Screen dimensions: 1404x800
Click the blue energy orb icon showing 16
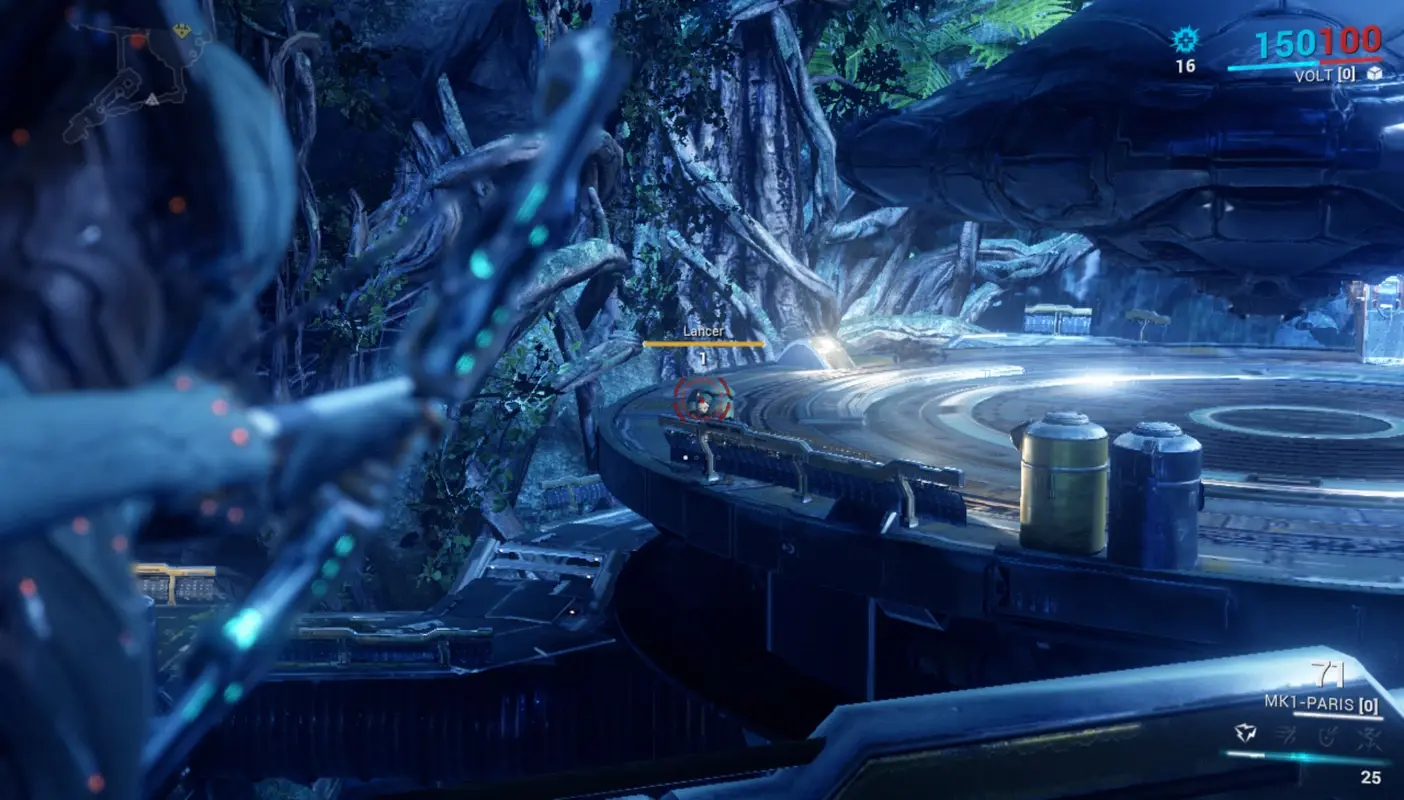pyautogui.click(x=1184, y=45)
